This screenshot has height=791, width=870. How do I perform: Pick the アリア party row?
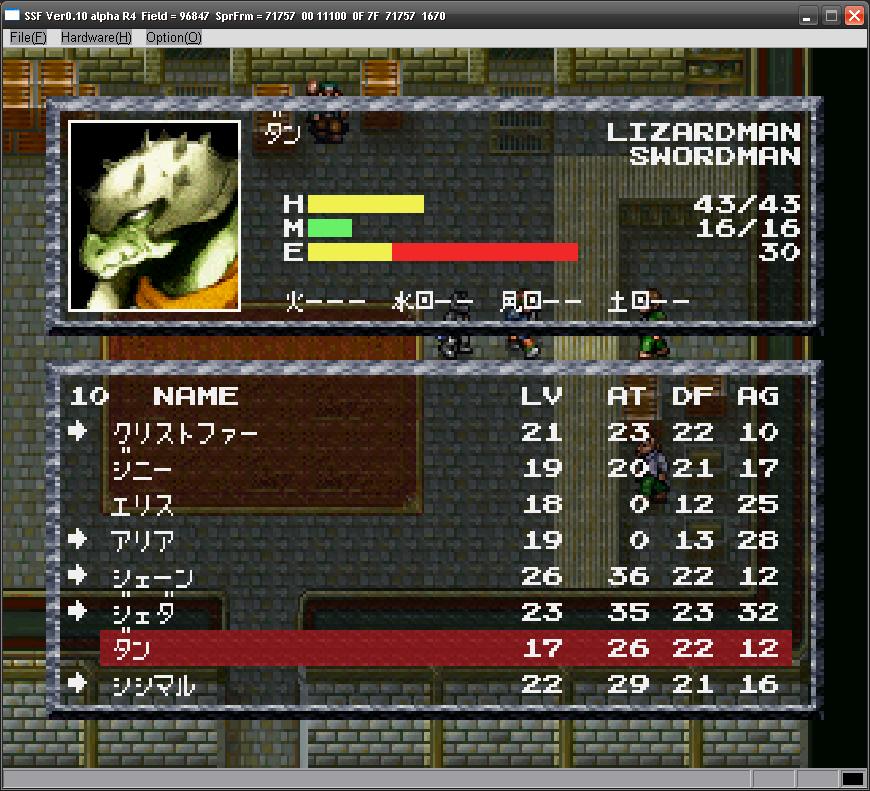pos(143,540)
